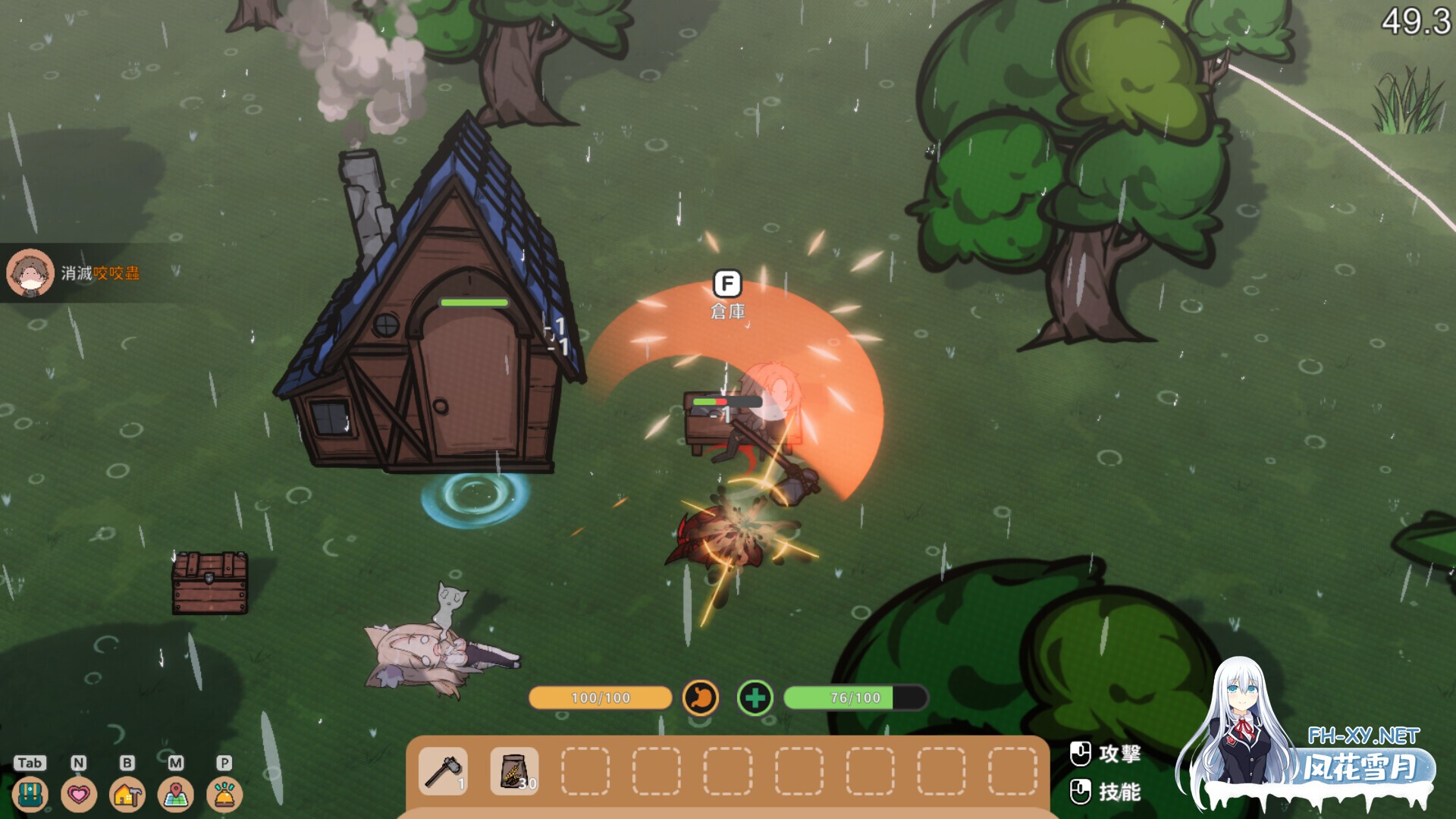The image size is (1456, 819).
Task: Open the house-and-hammer build menu
Action: pos(127,794)
